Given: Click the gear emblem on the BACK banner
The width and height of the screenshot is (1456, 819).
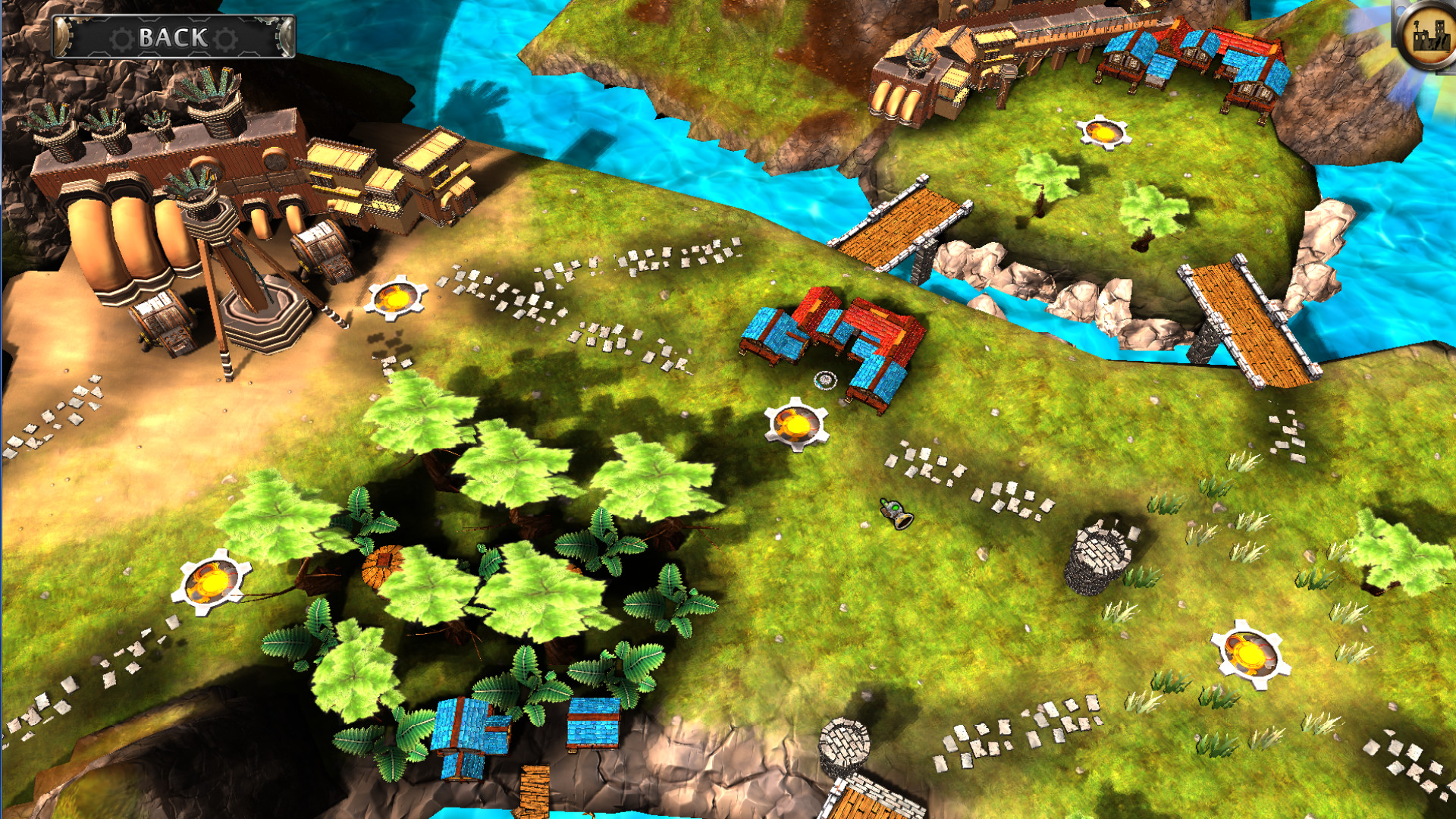Looking at the screenshot, I should (x=121, y=35).
